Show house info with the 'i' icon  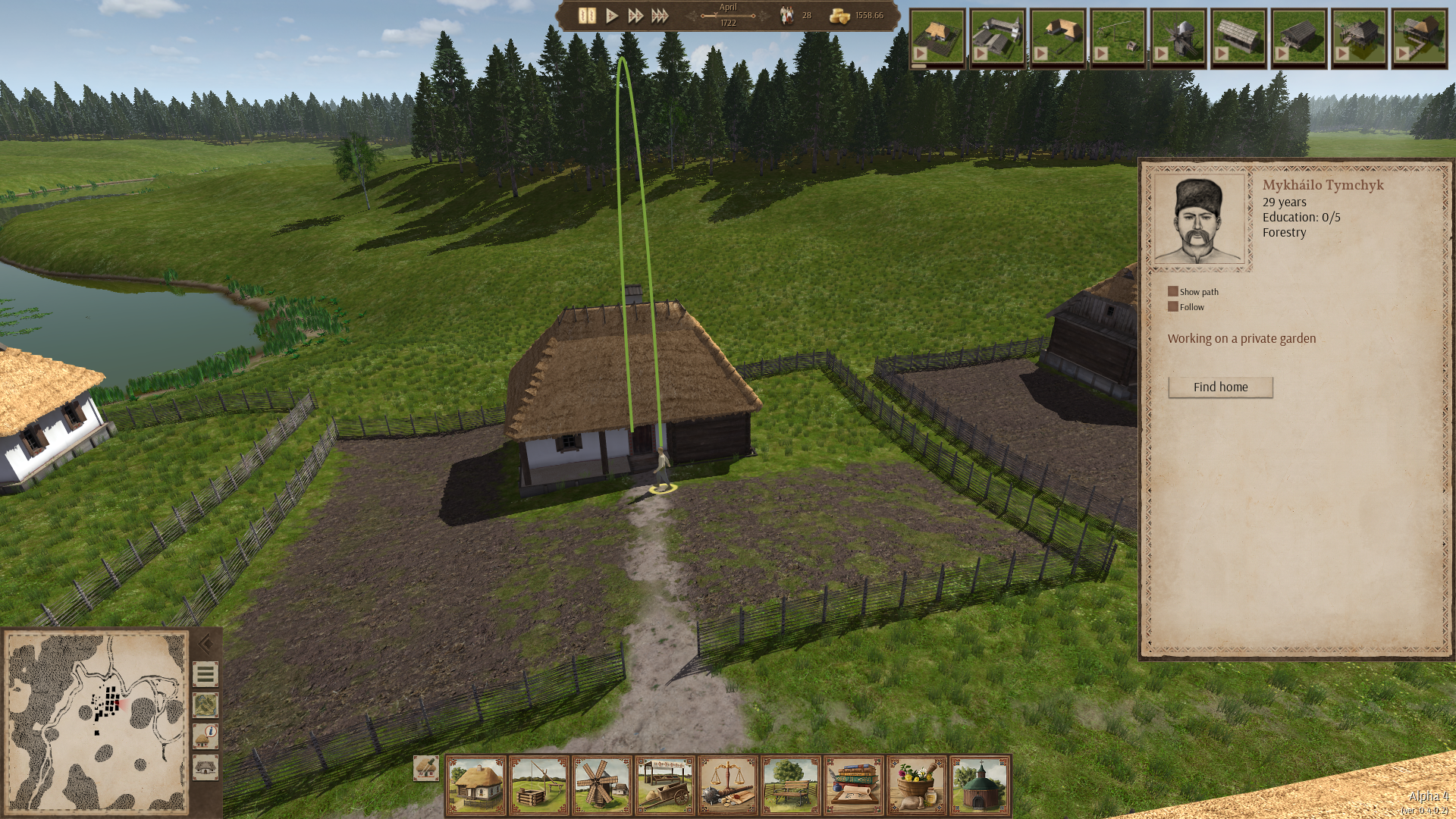(205, 736)
